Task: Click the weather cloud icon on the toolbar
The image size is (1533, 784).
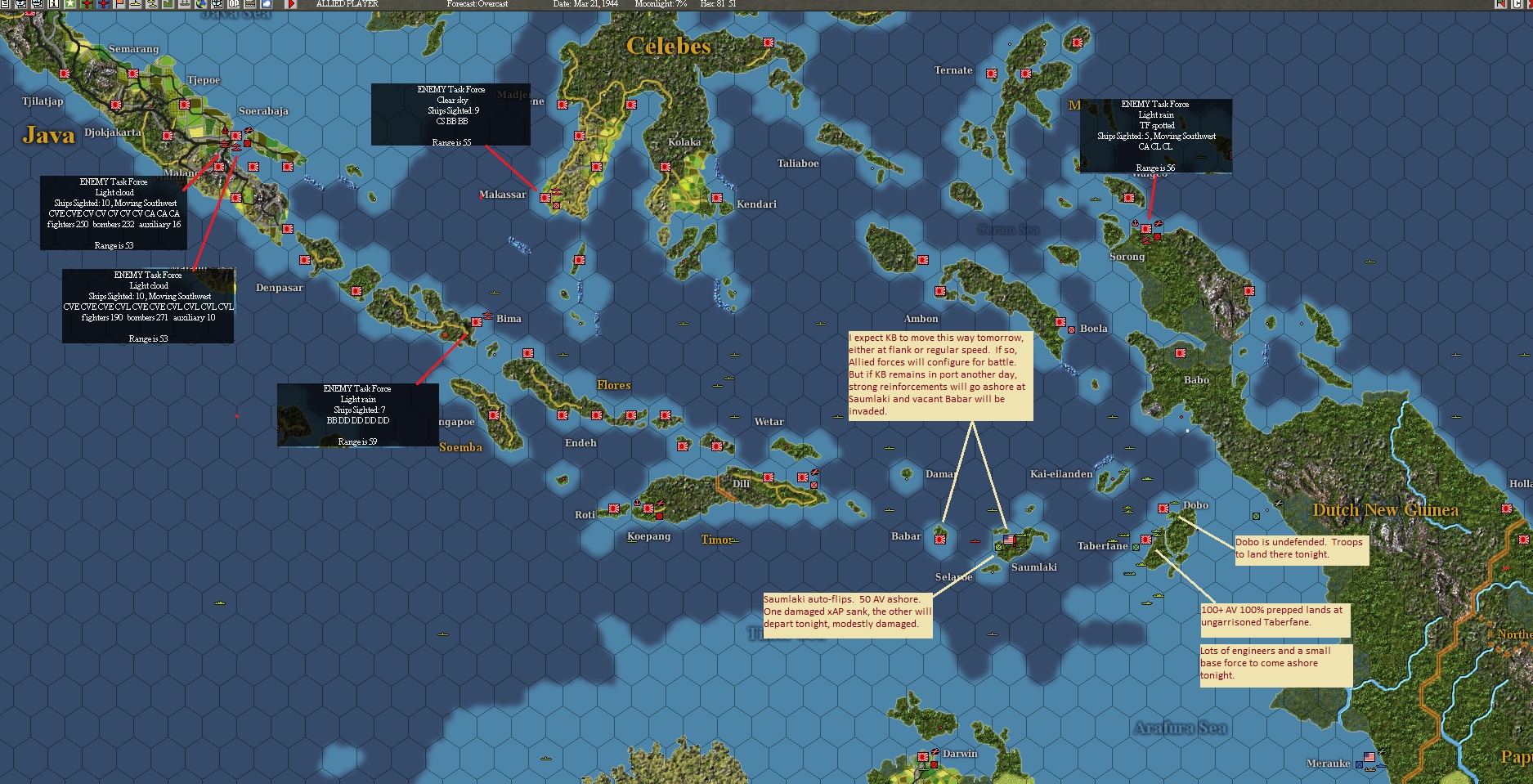Action: tap(266, 7)
